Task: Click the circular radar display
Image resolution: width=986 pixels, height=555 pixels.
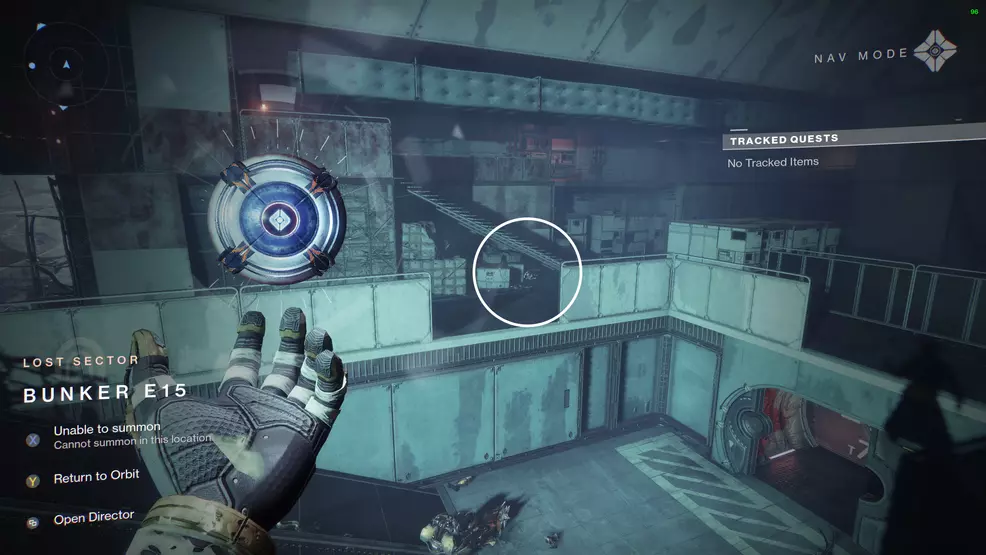Action: [x=66, y=64]
